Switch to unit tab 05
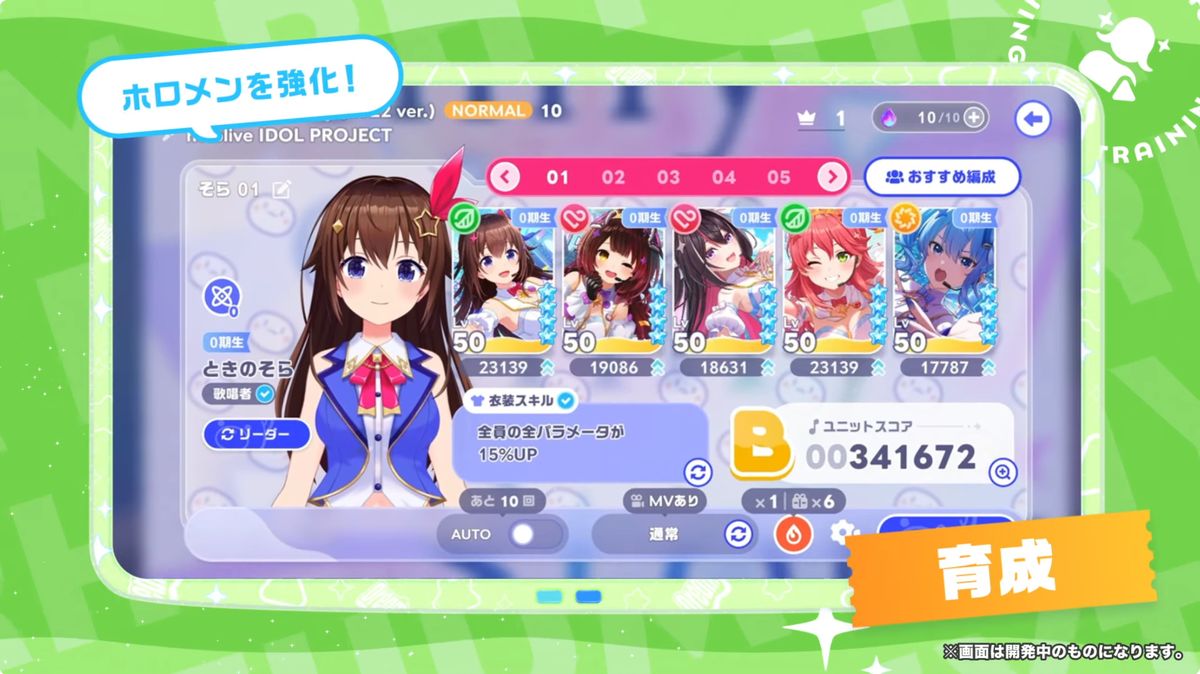Image resolution: width=1200 pixels, height=674 pixels. pyautogui.click(x=779, y=178)
